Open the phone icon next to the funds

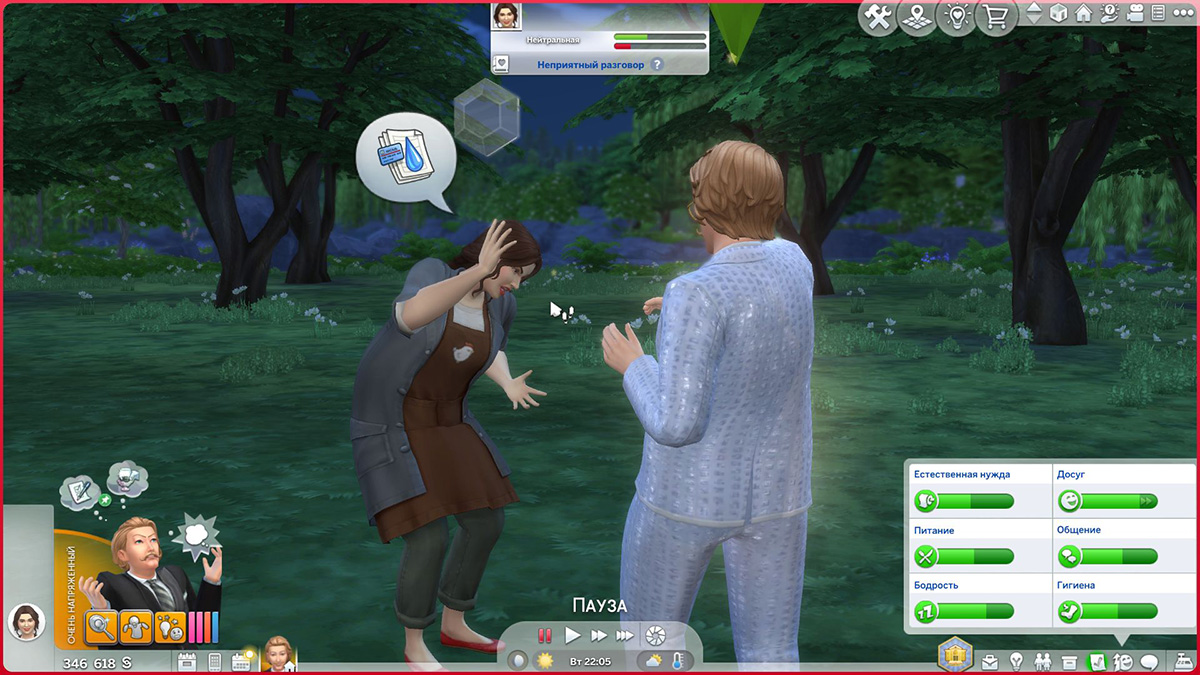pyautogui.click(x=214, y=661)
